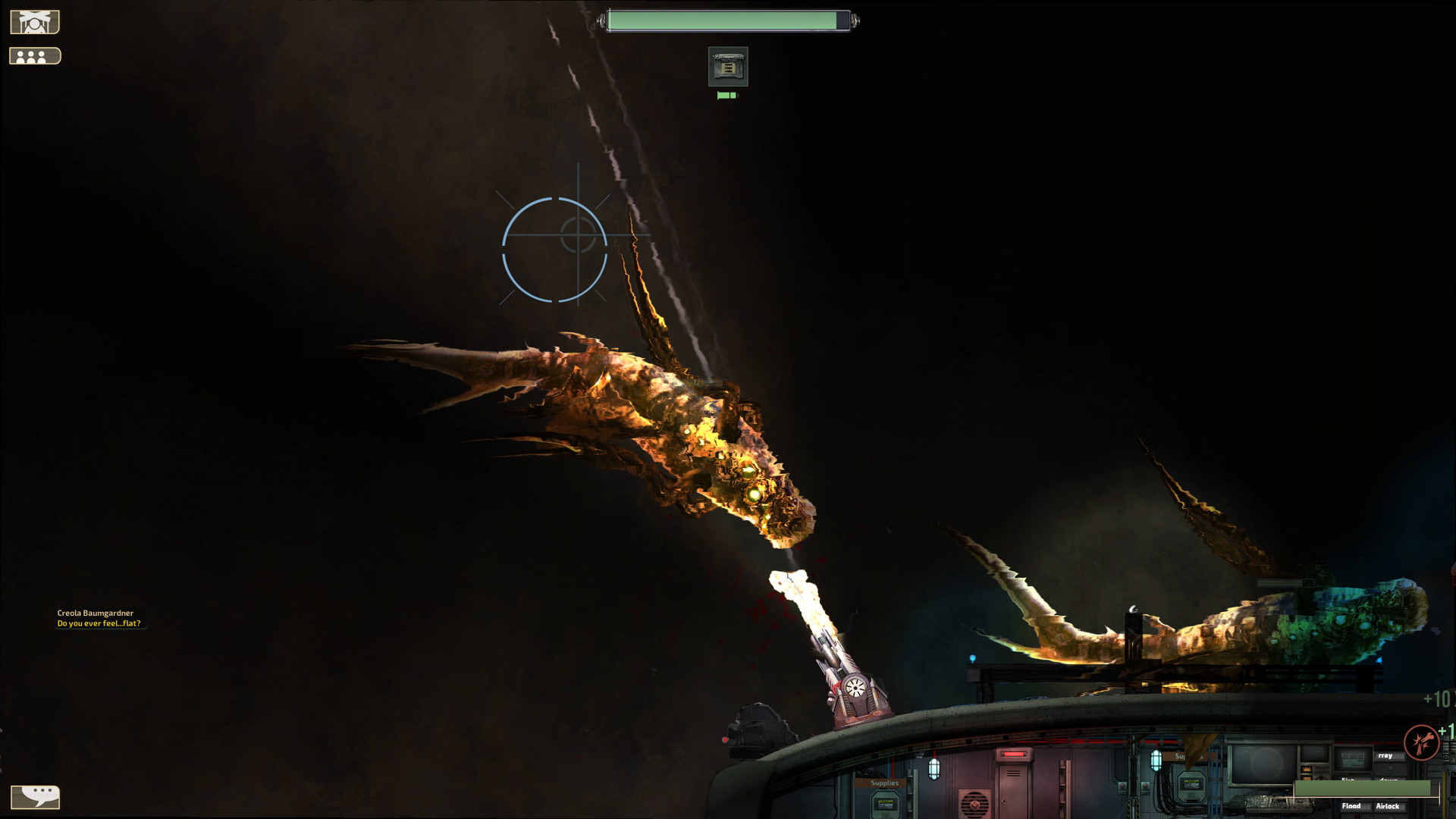
Task: Select the rray label panel
Action: tap(1385, 756)
